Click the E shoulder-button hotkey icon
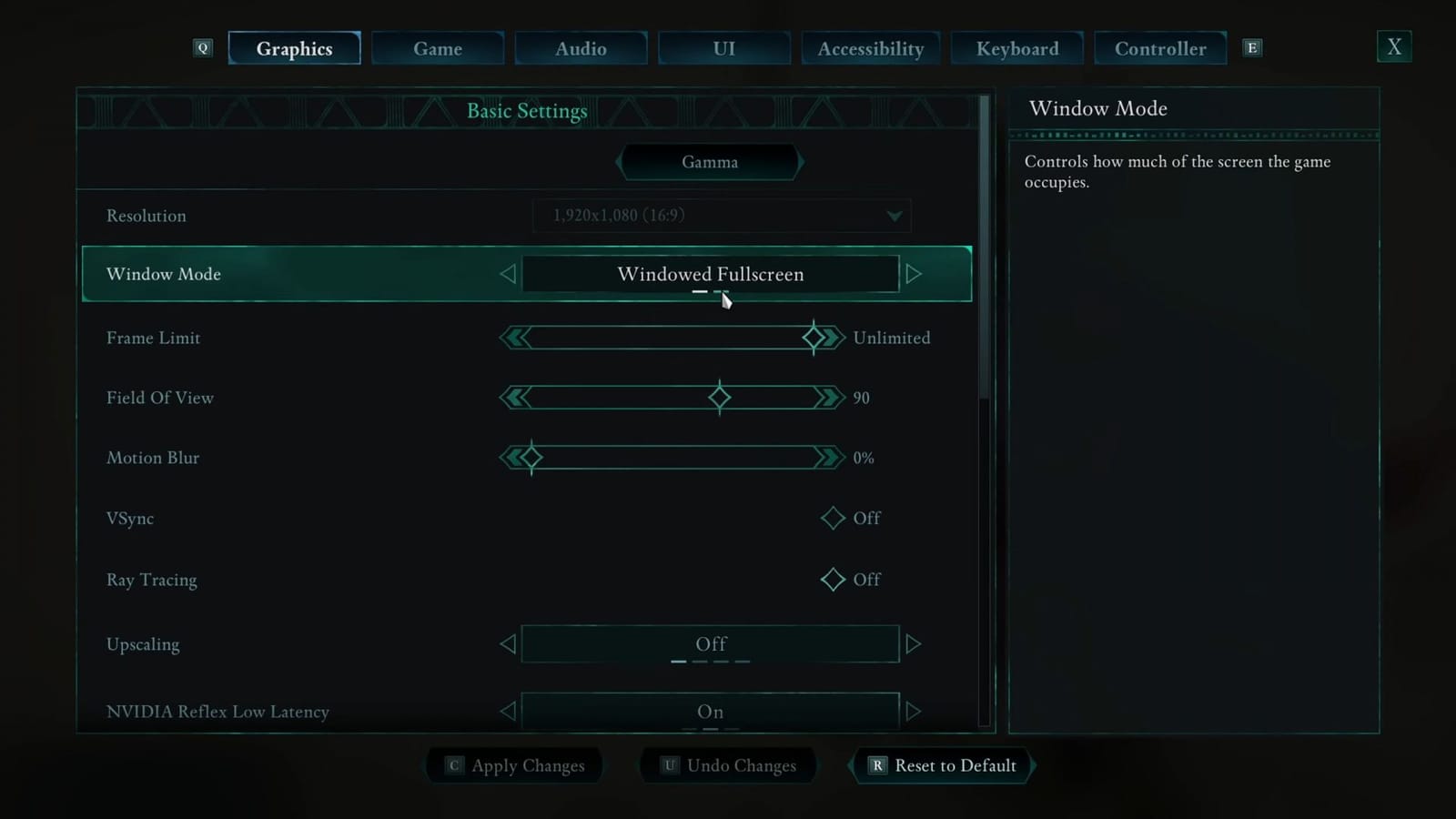Image resolution: width=1456 pixels, height=819 pixels. click(x=1252, y=47)
